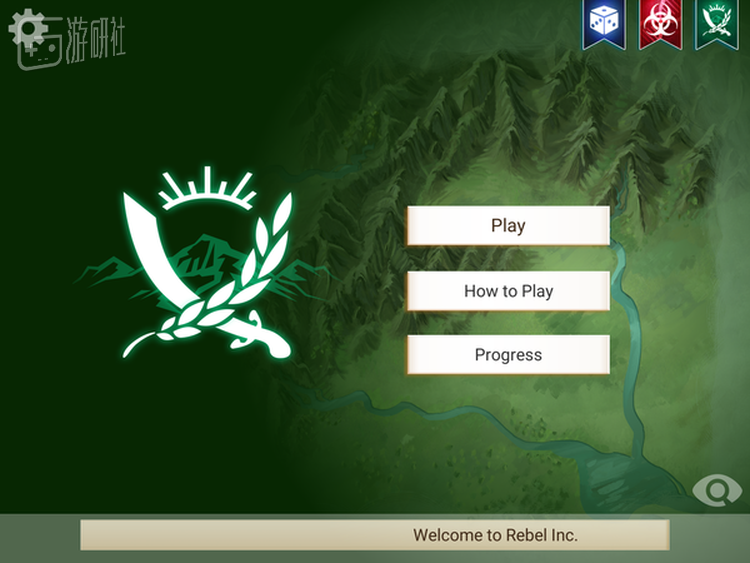View the Progress screen
Screen dimensions: 750x563
pos(508,355)
